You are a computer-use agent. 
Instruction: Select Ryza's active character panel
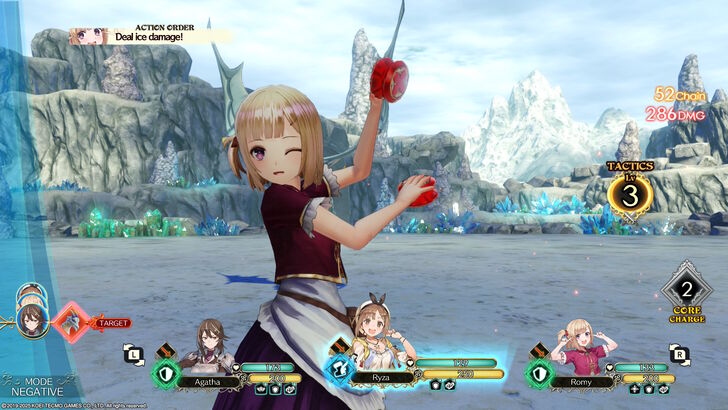(400, 367)
